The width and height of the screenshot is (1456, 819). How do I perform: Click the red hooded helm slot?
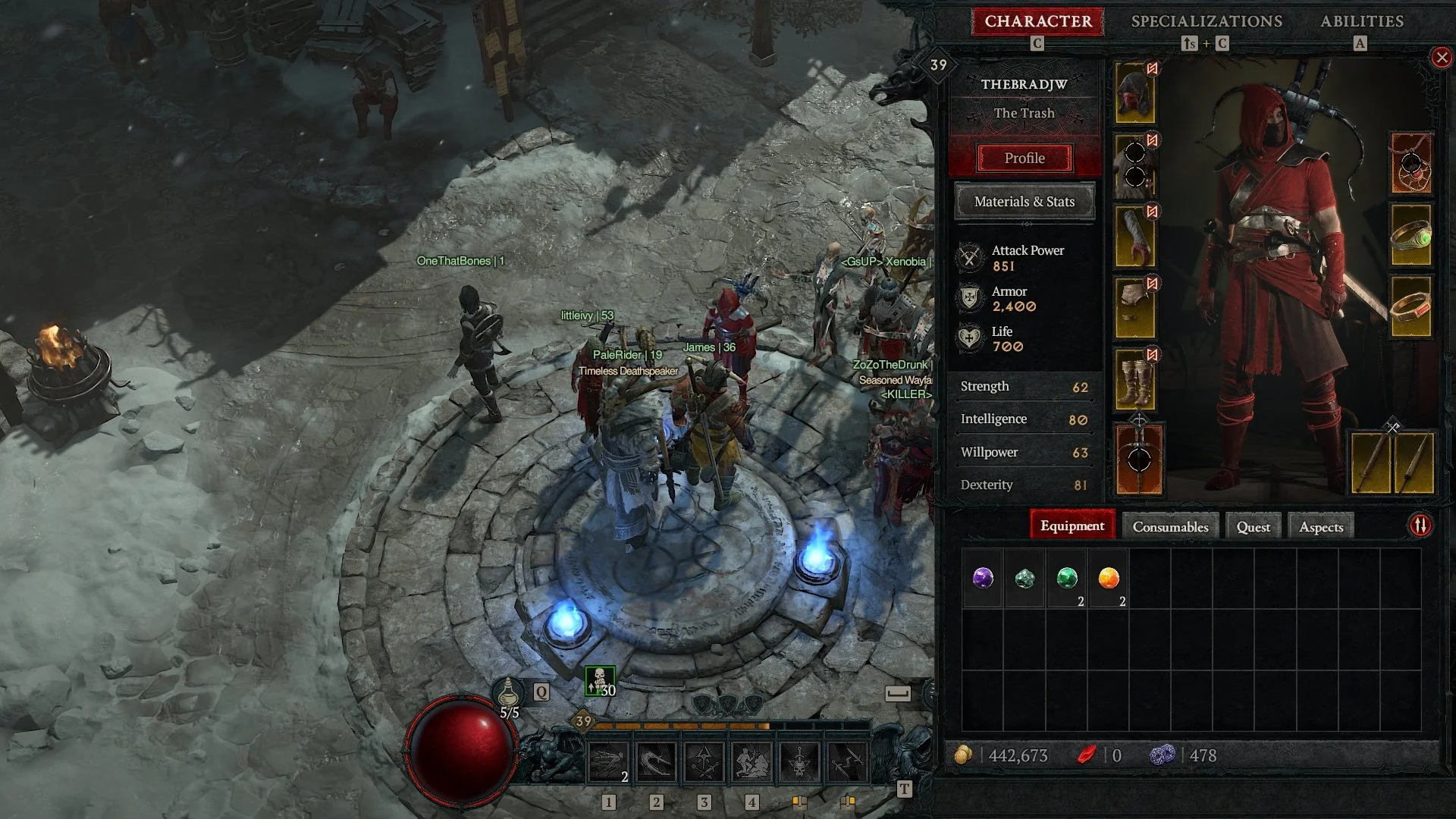pos(1135,93)
